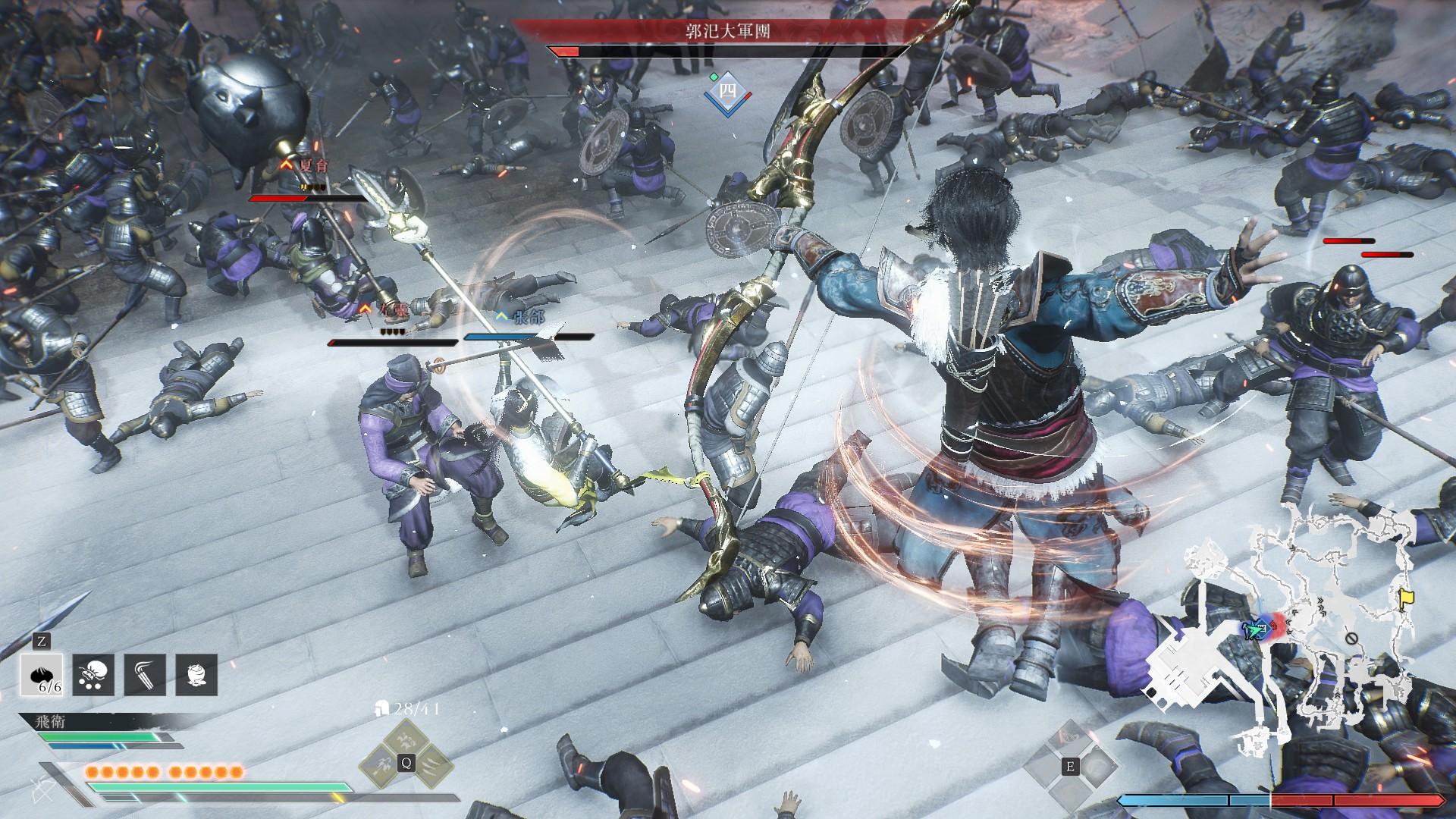
Task: Select the green player arrow on minimap
Action: point(1255,629)
